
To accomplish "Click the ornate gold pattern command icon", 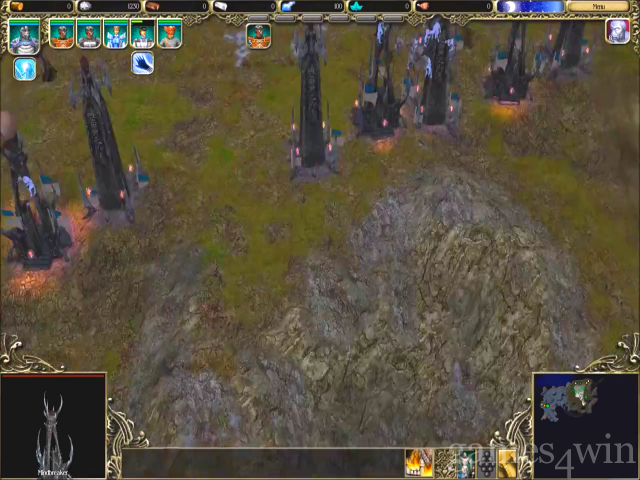I will tap(443, 463).
